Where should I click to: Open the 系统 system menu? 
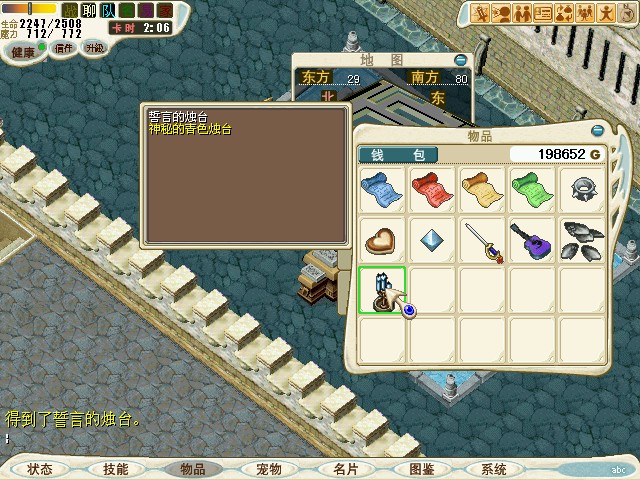tap(494, 468)
